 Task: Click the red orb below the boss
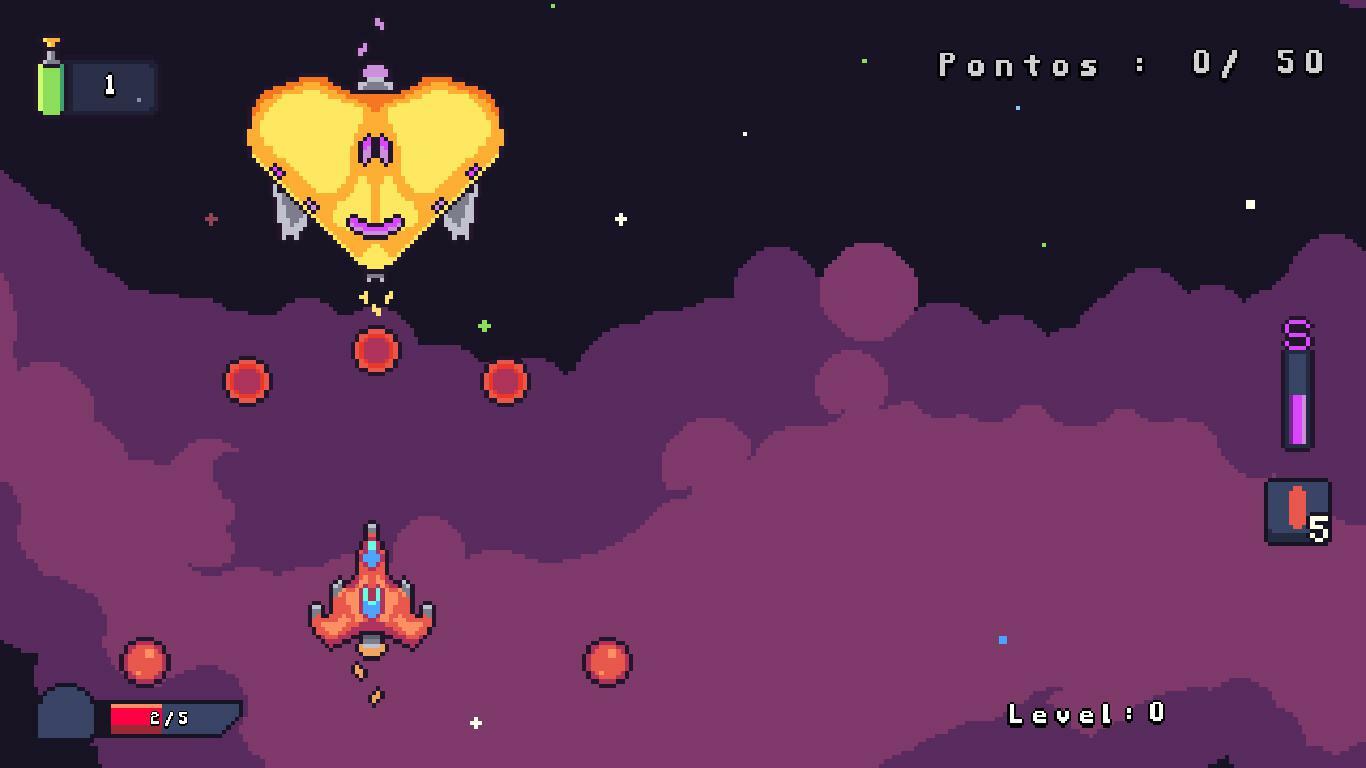375,349
